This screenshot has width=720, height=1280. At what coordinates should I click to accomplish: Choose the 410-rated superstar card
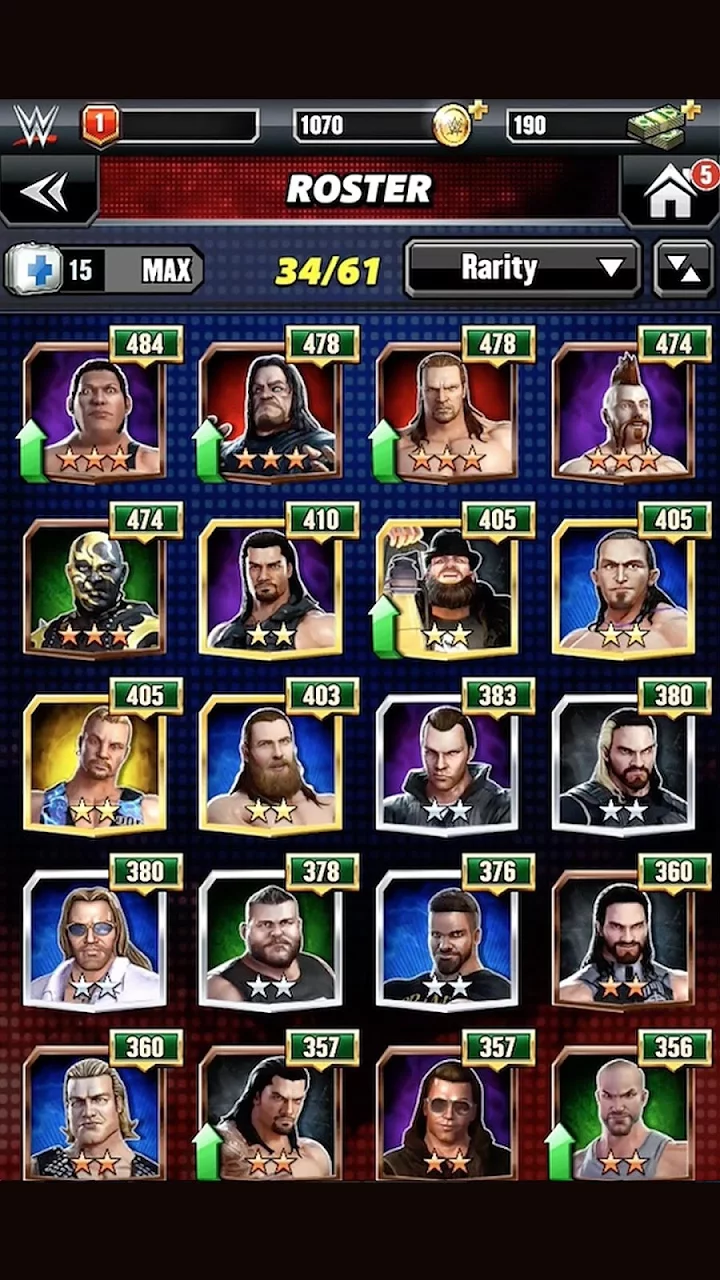pyautogui.click(x=271, y=585)
